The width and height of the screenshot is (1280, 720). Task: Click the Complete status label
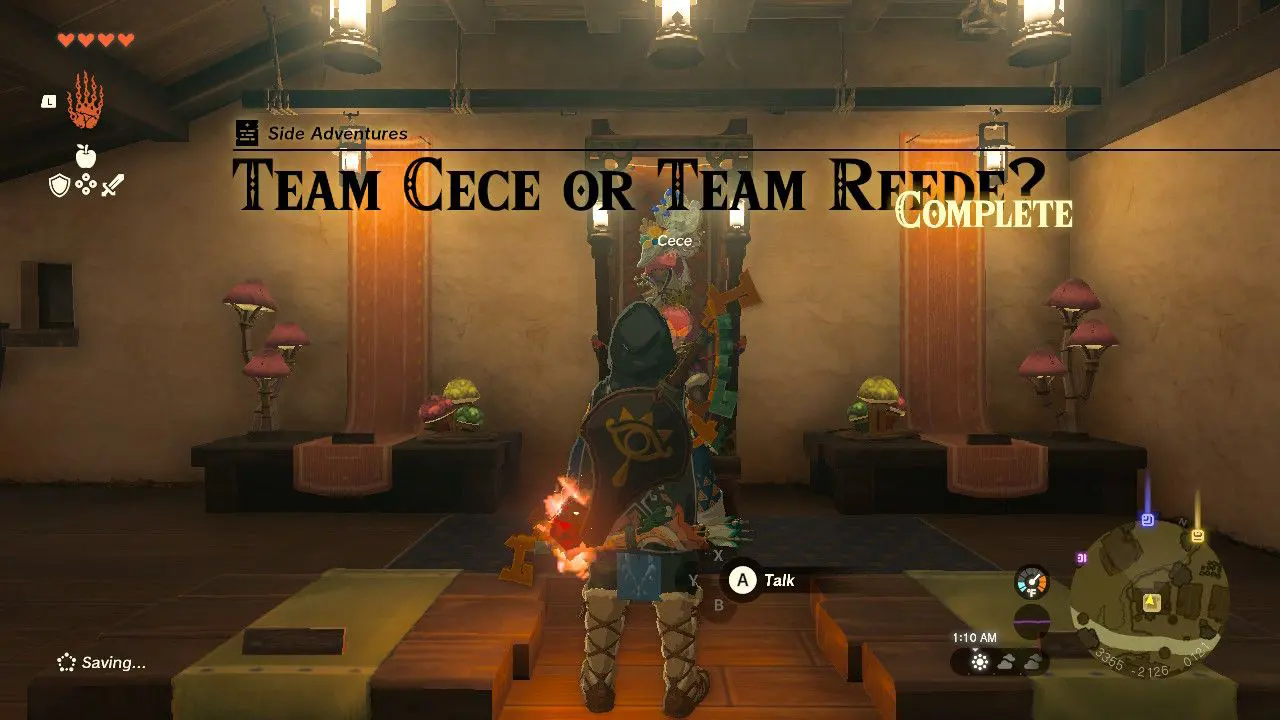[985, 212]
